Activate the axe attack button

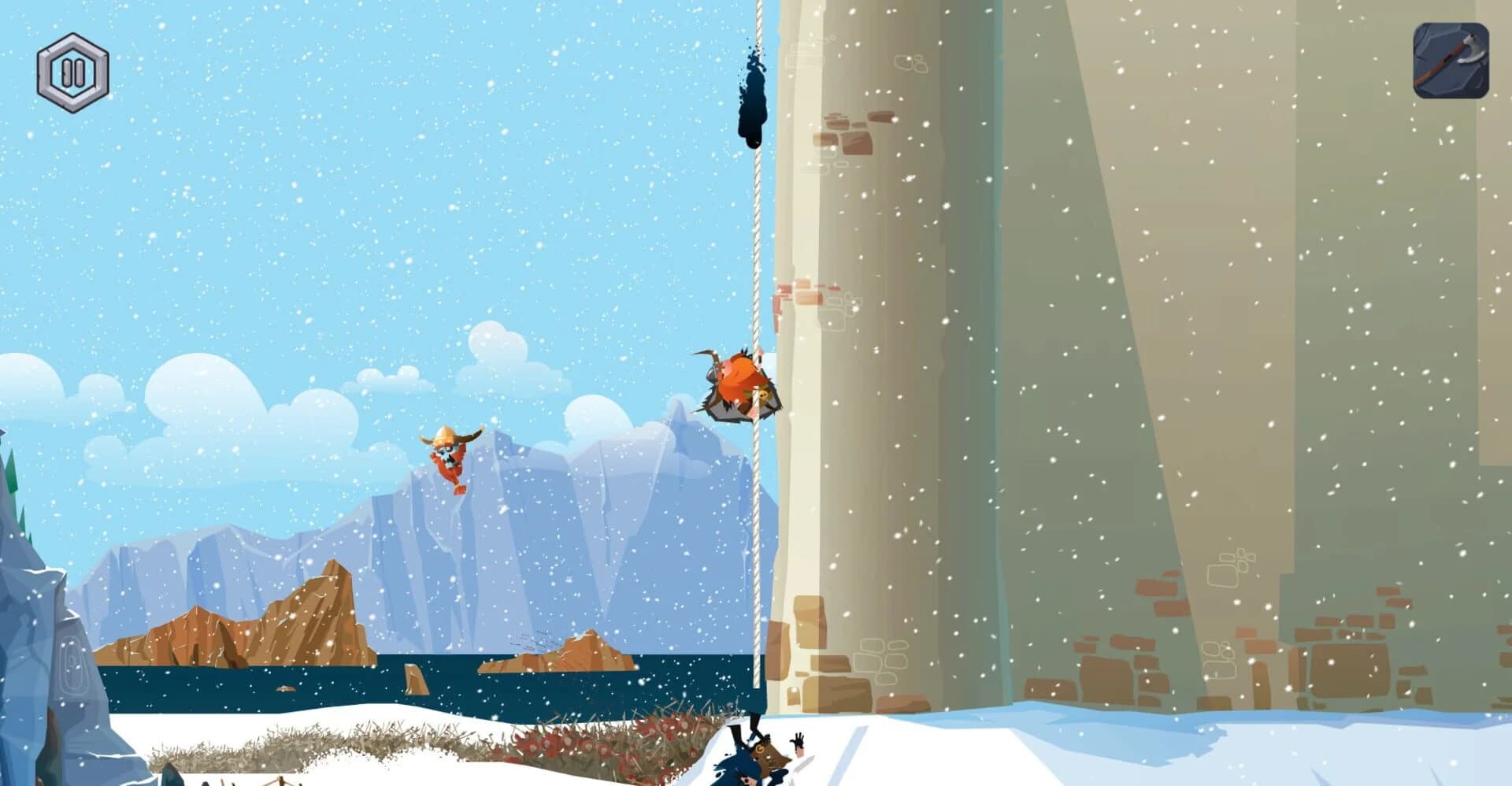1452,61
